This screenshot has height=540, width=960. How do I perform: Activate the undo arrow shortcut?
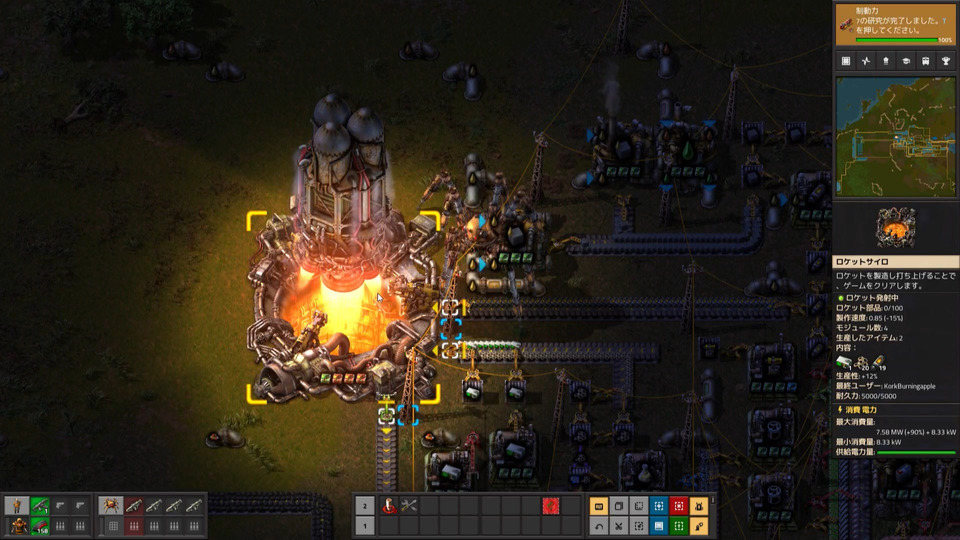(x=599, y=525)
